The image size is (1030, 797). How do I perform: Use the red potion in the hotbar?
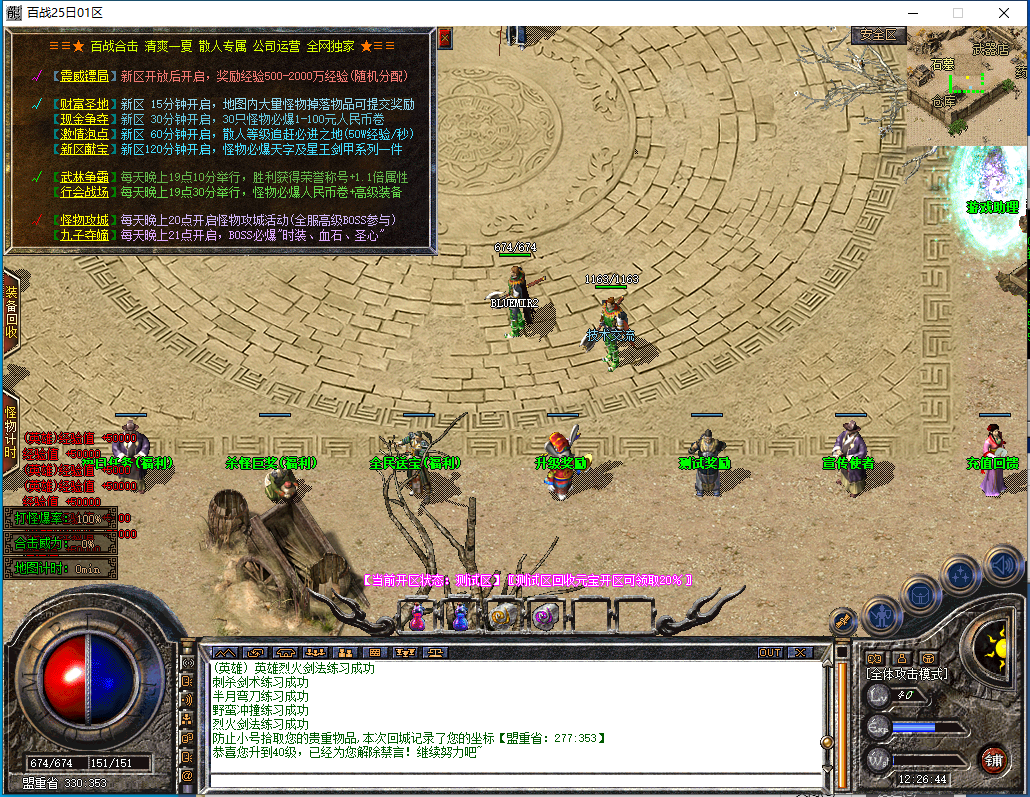pos(417,616)
